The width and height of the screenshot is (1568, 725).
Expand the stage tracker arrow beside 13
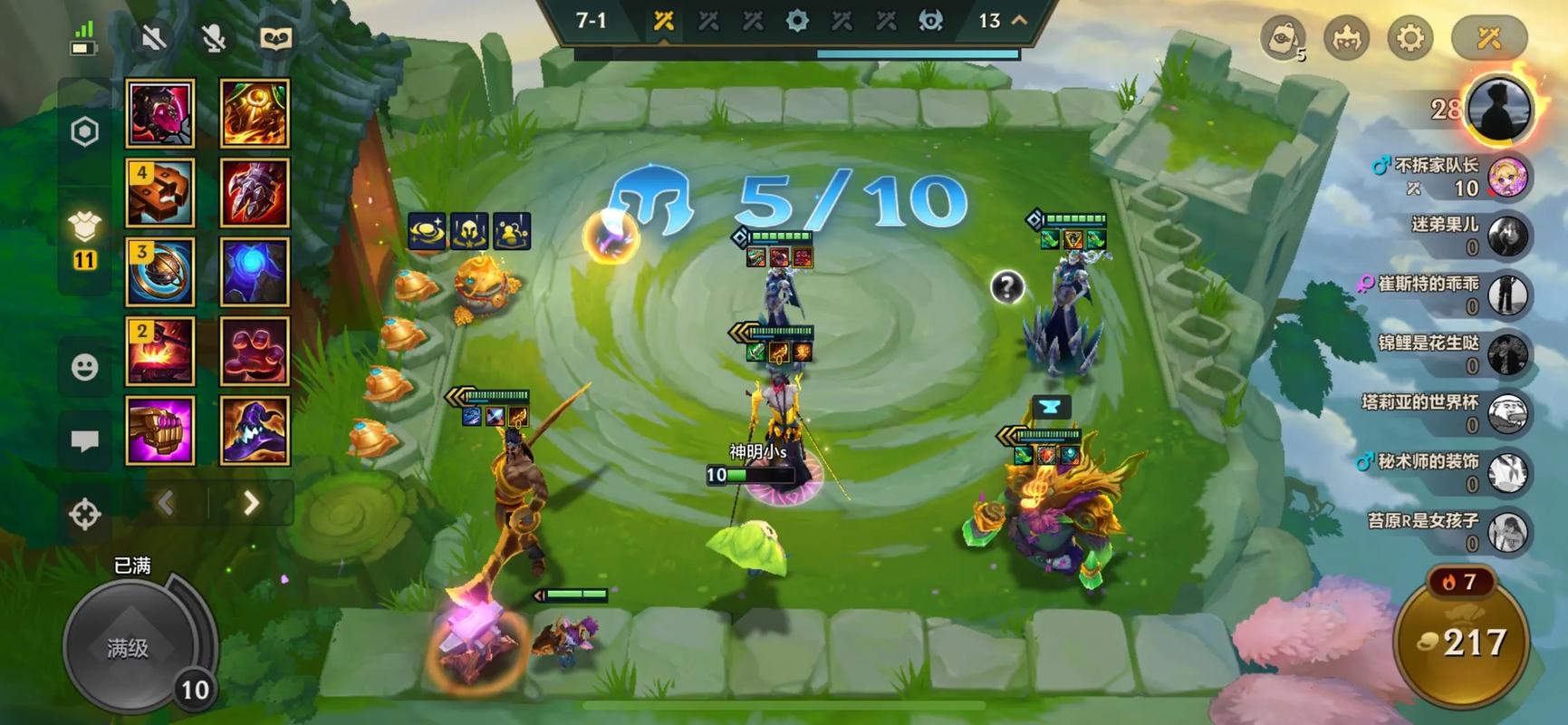tap(1019, 20)
